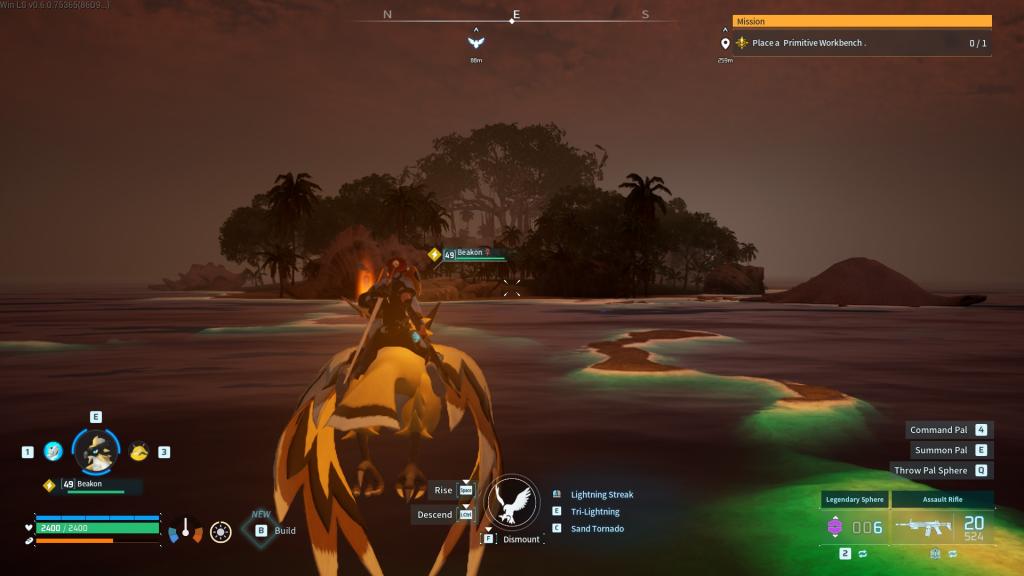Click the Beakon mount dismount icon
This screenshot has width=1024, height=576.
[x=513, y=502]
